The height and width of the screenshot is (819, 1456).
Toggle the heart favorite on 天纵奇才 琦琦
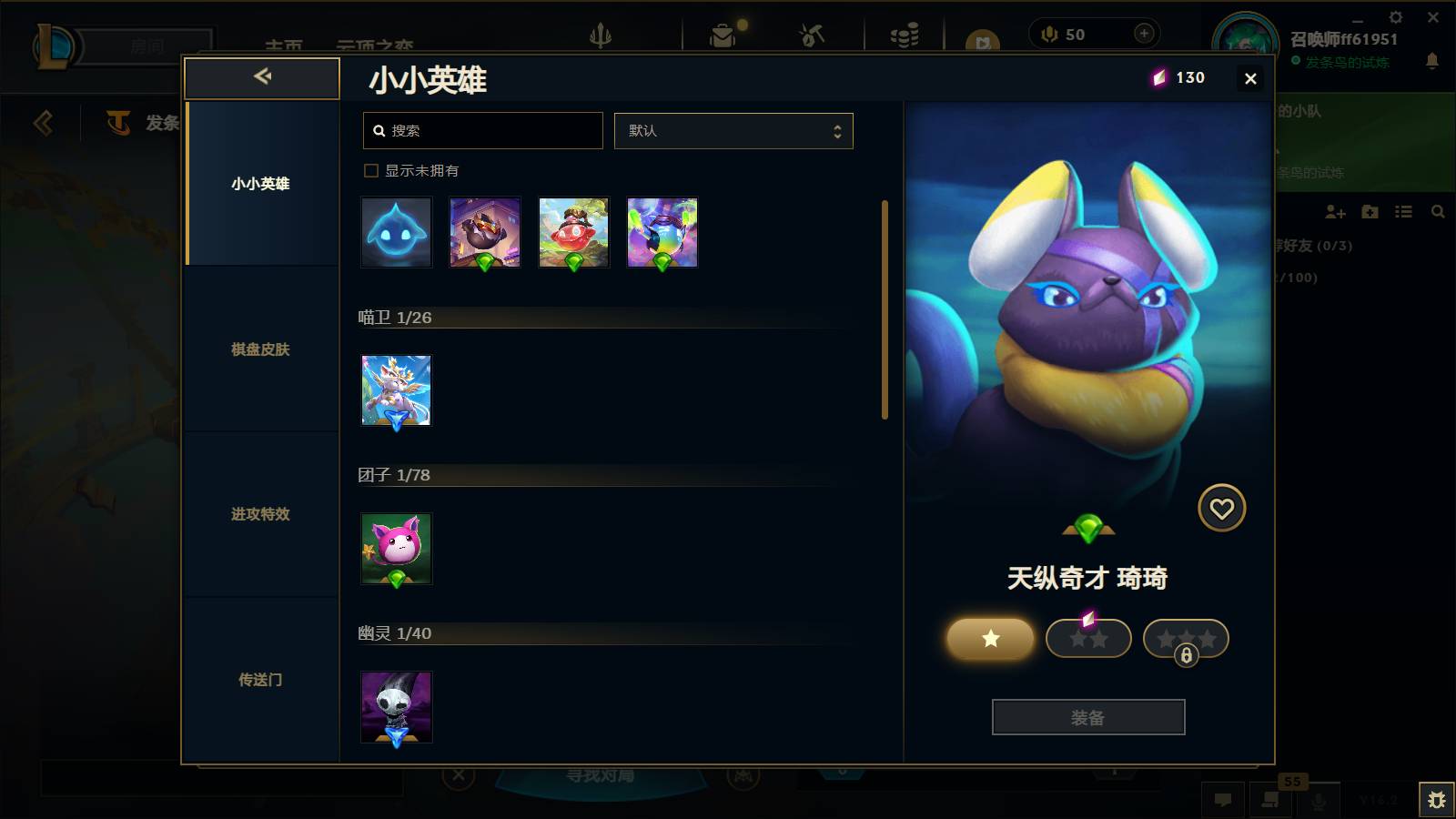(1222, 508)
